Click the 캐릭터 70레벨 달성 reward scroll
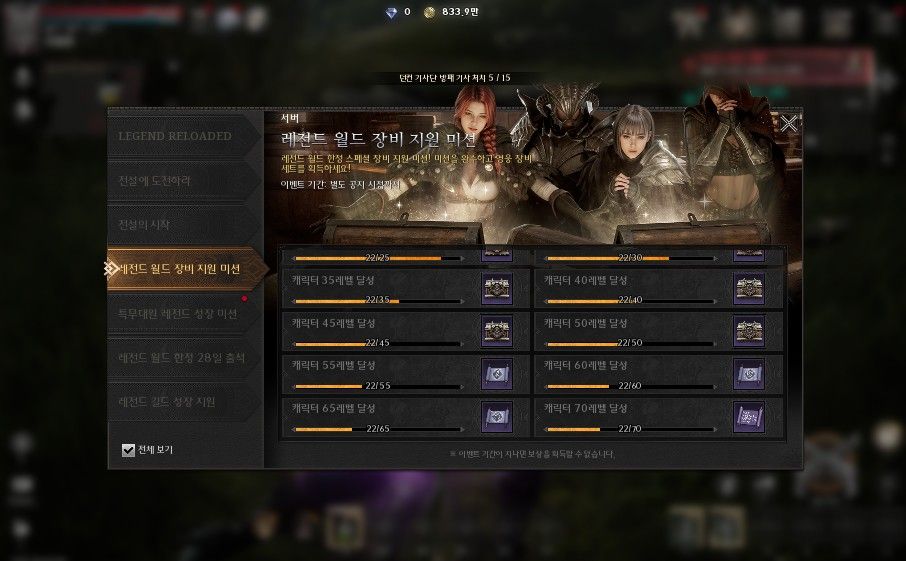Viewport: 906px width, 561px height. coord(749,417)
